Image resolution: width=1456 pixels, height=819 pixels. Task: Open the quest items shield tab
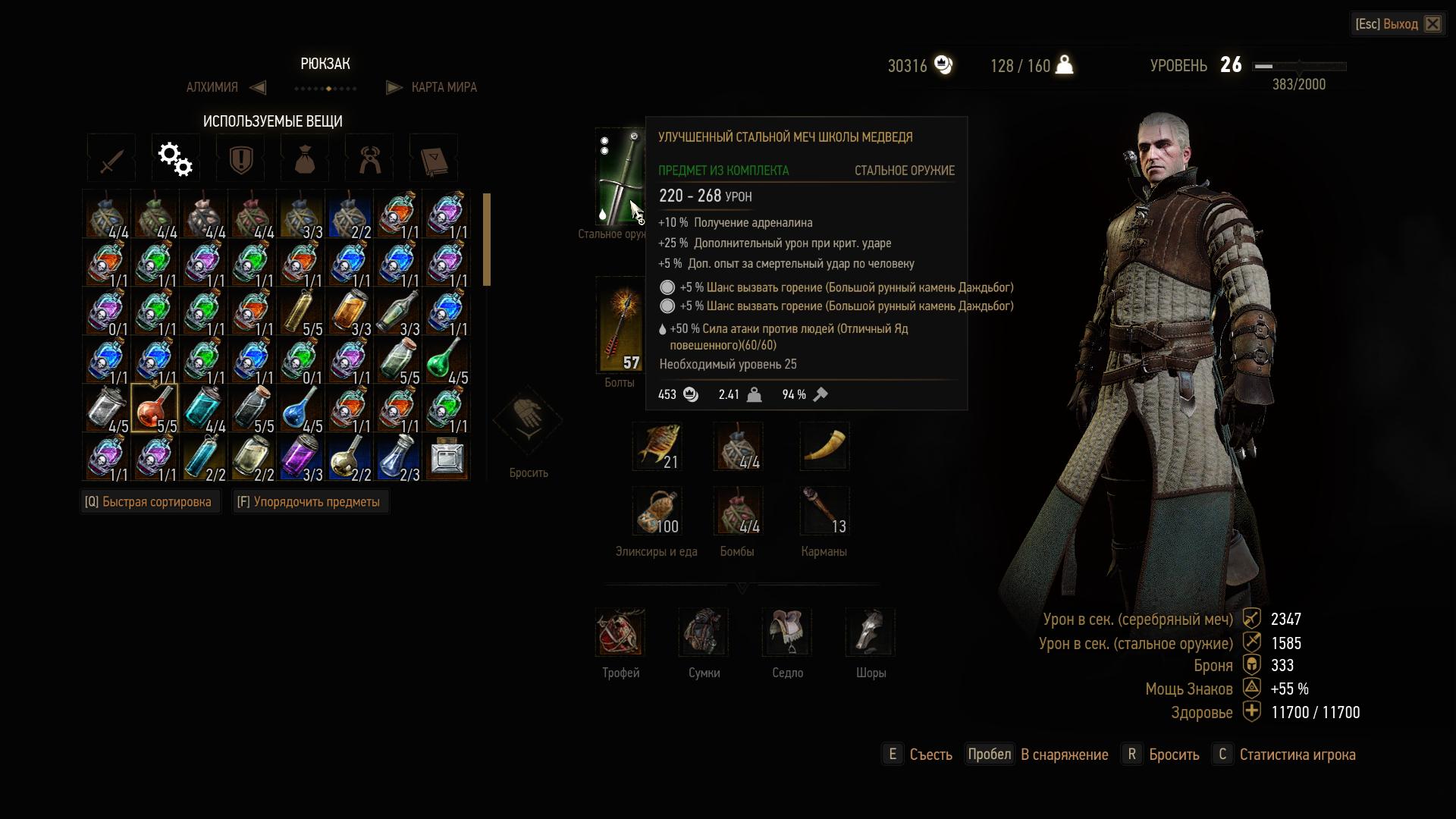point(240,158)
